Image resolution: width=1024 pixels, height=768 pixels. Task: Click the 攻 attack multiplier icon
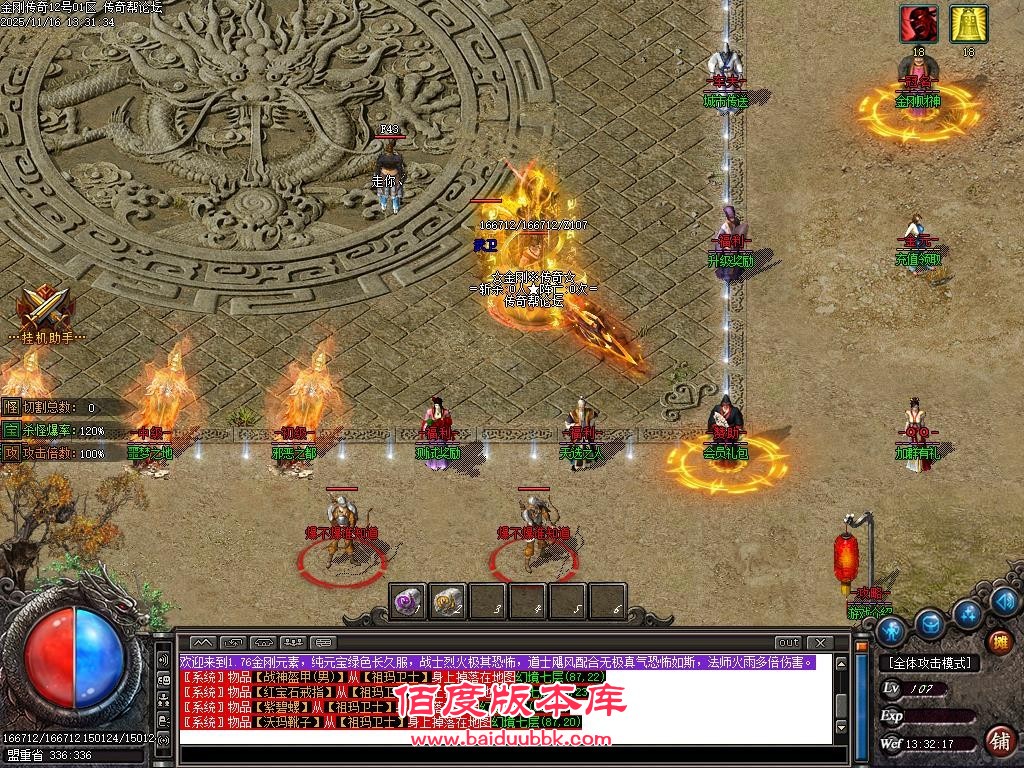pos(11,453)
